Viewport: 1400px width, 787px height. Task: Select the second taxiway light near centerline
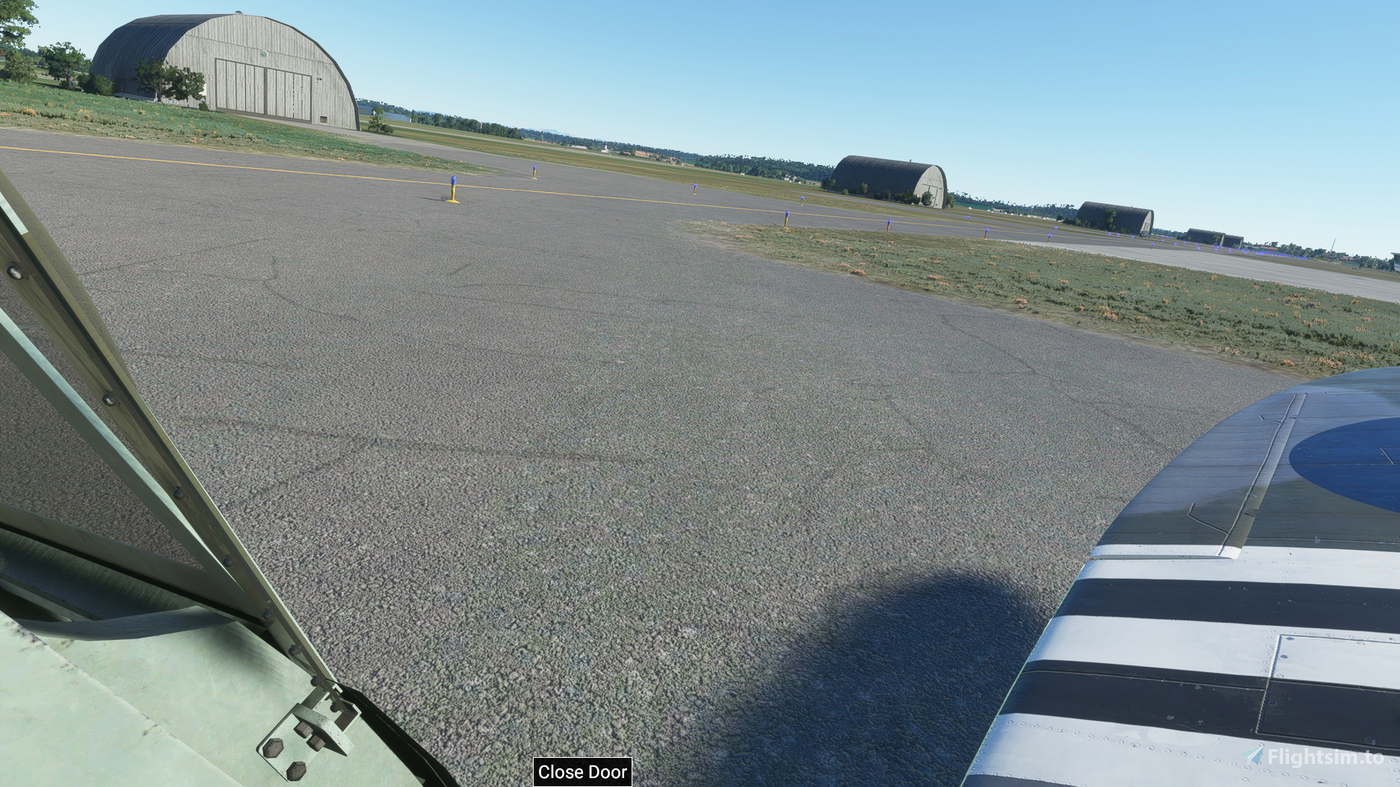click(x=533, y=172)
